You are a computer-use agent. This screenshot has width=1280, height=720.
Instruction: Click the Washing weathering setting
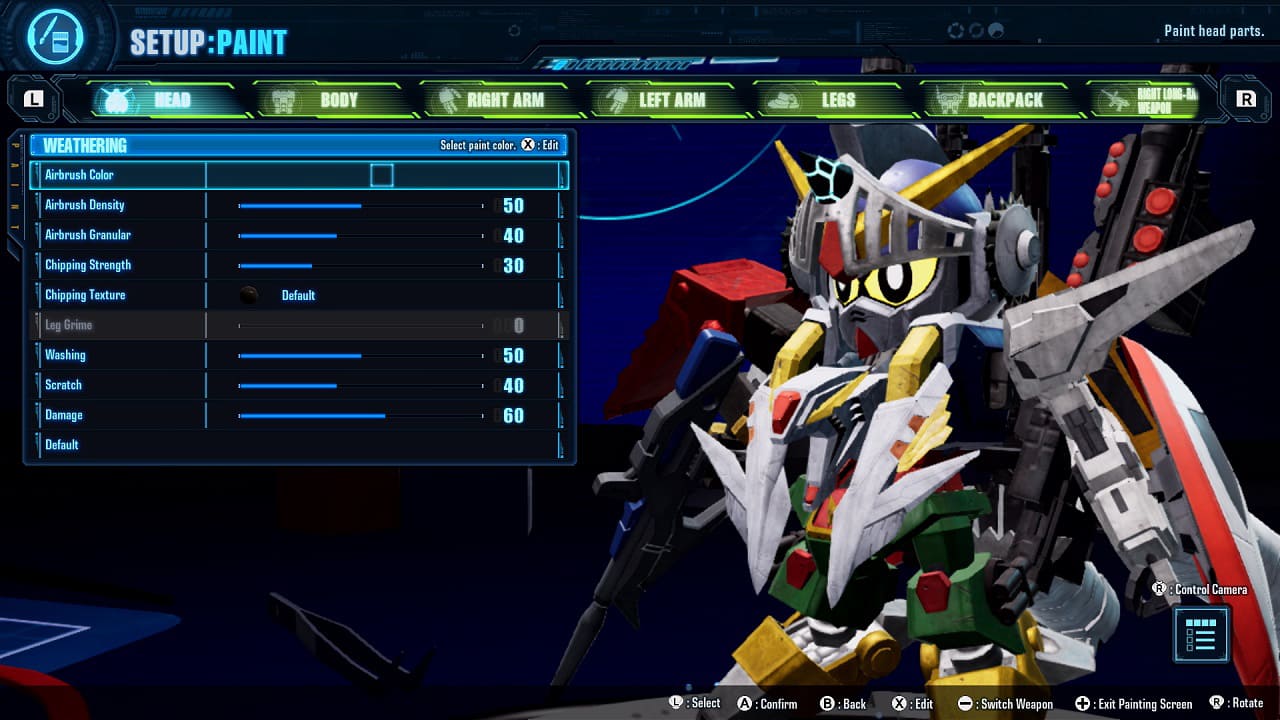click(360, 355)
